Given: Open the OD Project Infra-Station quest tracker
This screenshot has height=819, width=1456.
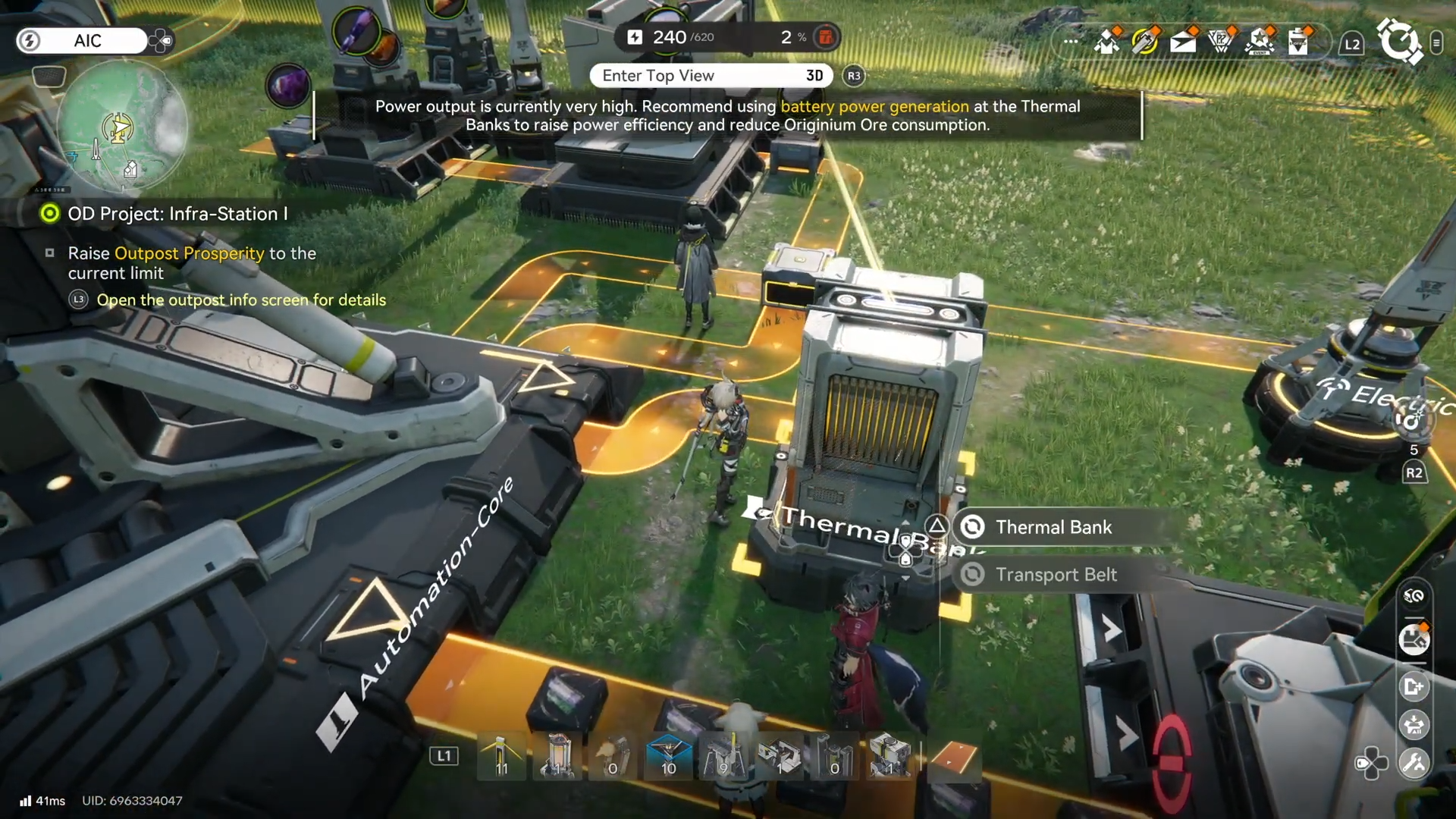Looking at the screenshot, I should (177, 214).
